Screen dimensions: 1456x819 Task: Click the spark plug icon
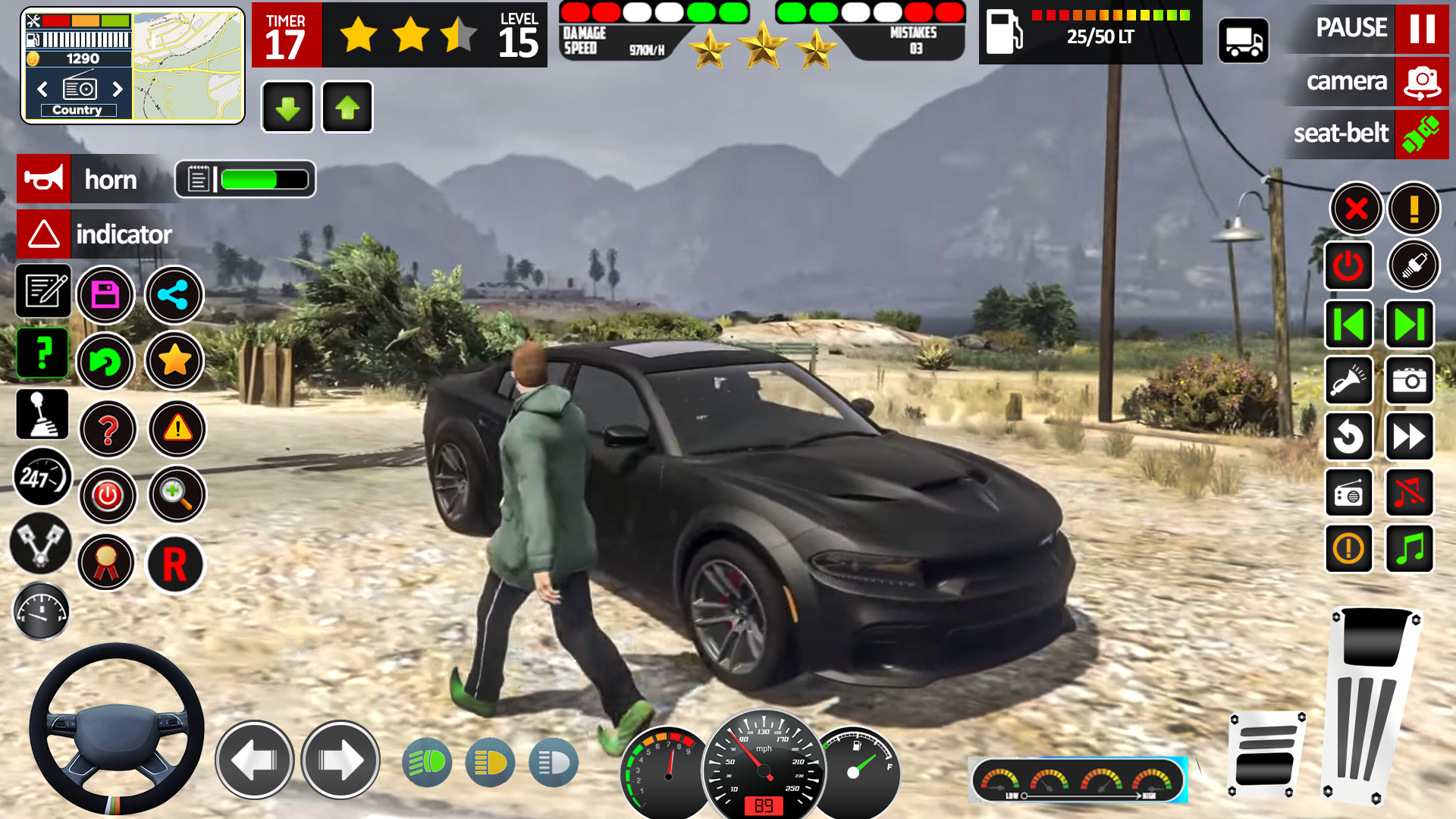tap(1412, 265)
